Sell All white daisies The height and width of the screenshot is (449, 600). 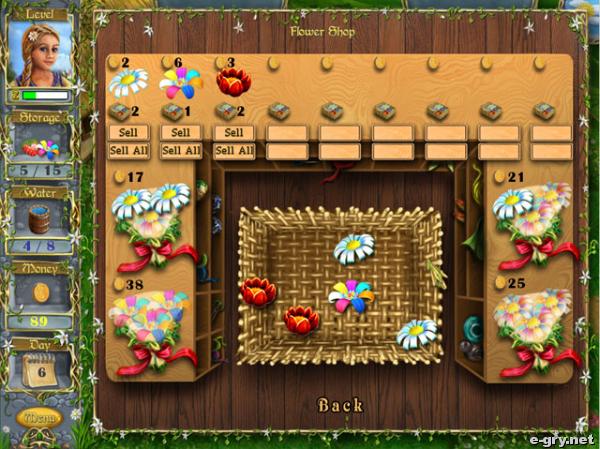128,151
